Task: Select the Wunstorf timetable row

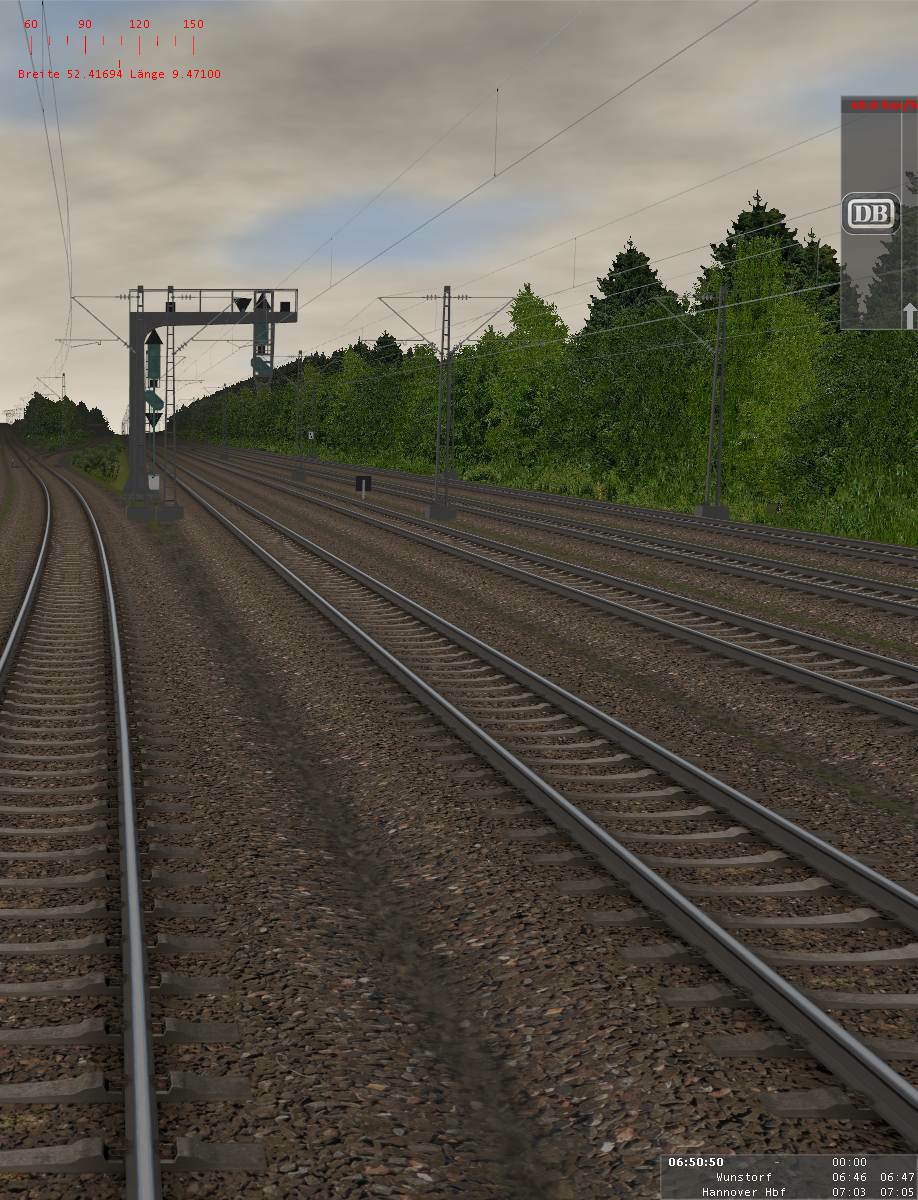Action: 790,1177
